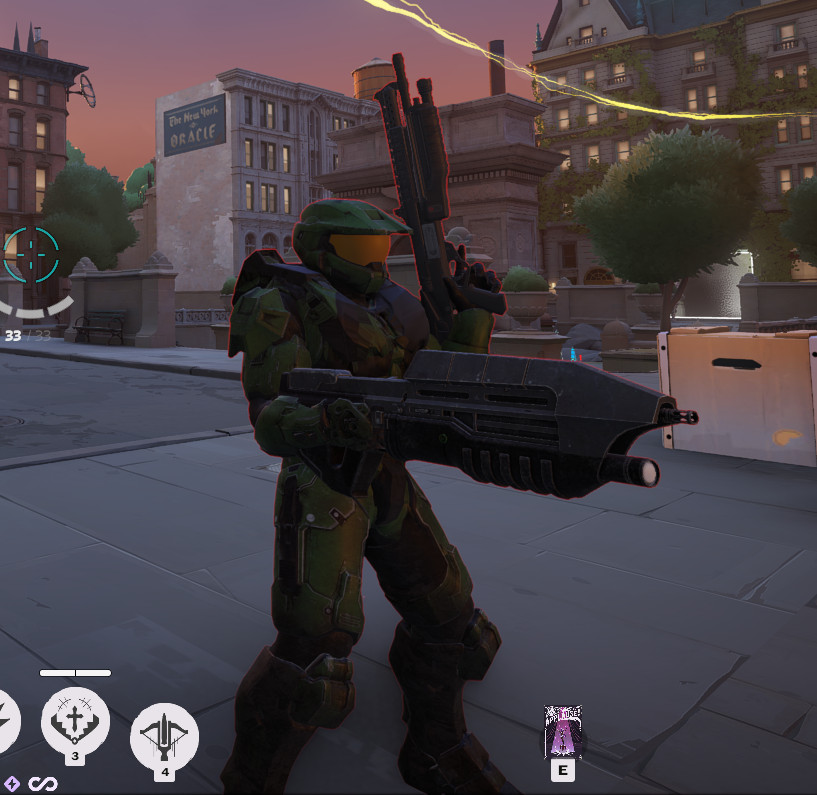The image size is (817, 795).
Task: Click the white infinity symbol icon
Action: point(40,783)
